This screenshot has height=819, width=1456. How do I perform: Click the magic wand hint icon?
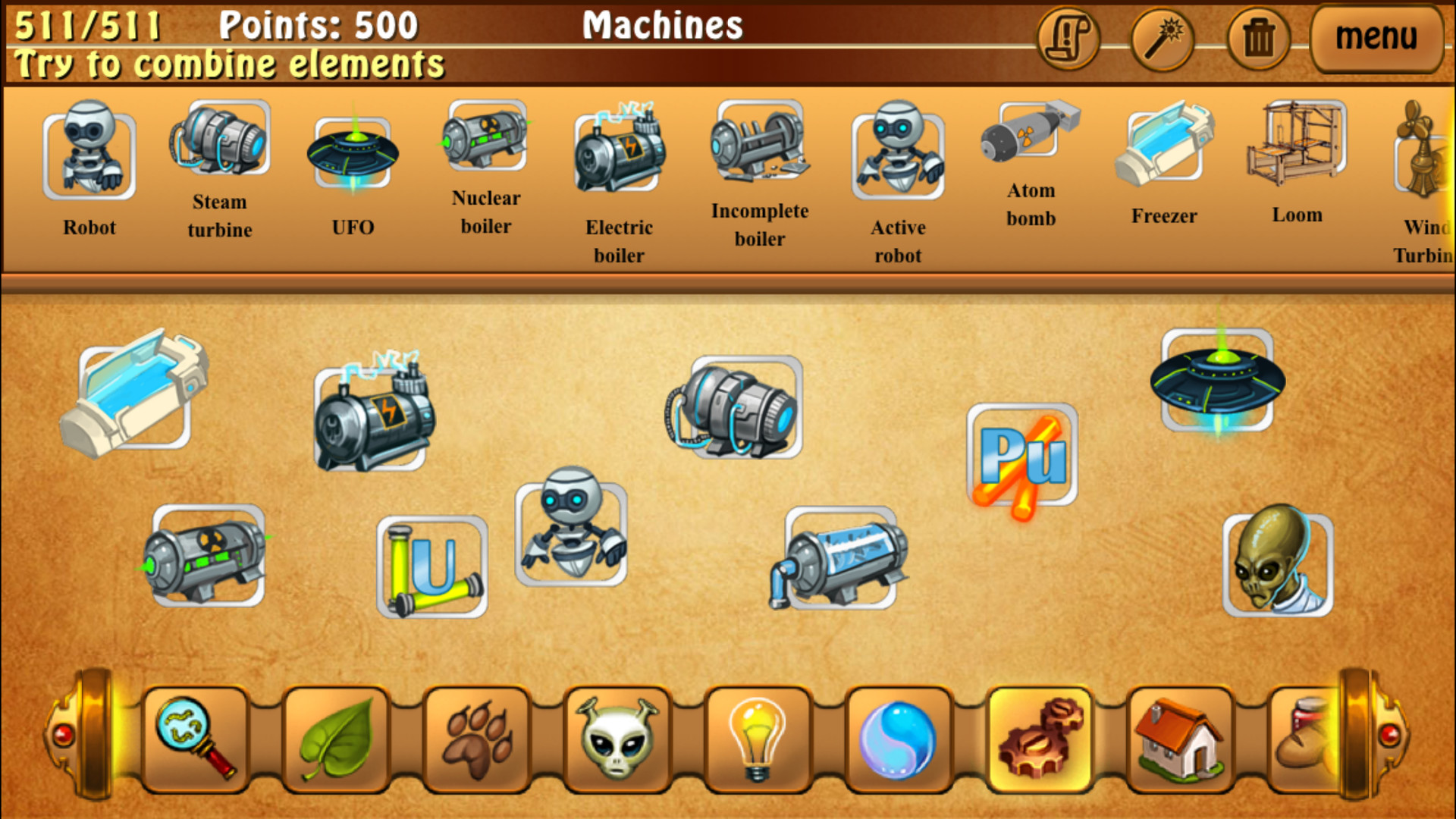[1162, 38]
